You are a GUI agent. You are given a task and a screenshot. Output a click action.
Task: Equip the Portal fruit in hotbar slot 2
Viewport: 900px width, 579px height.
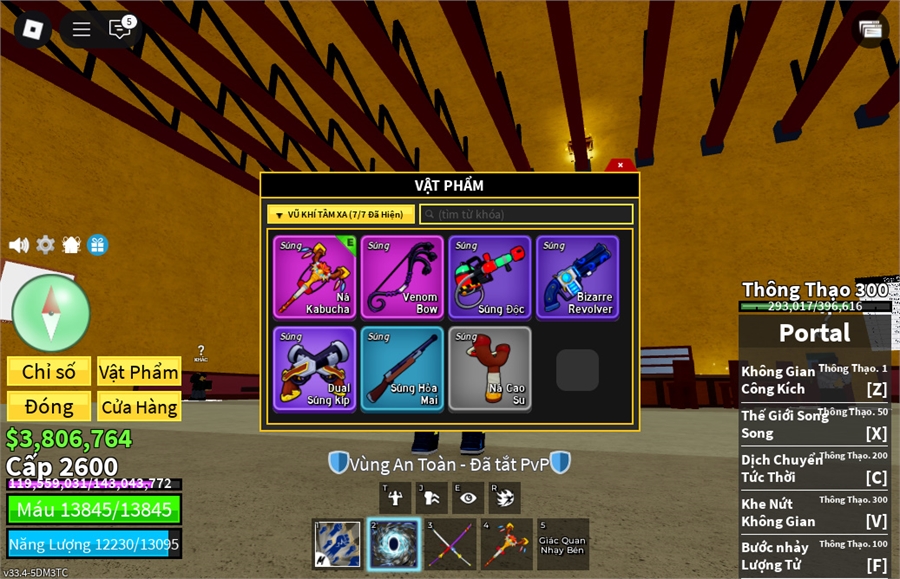click(393, 545)
